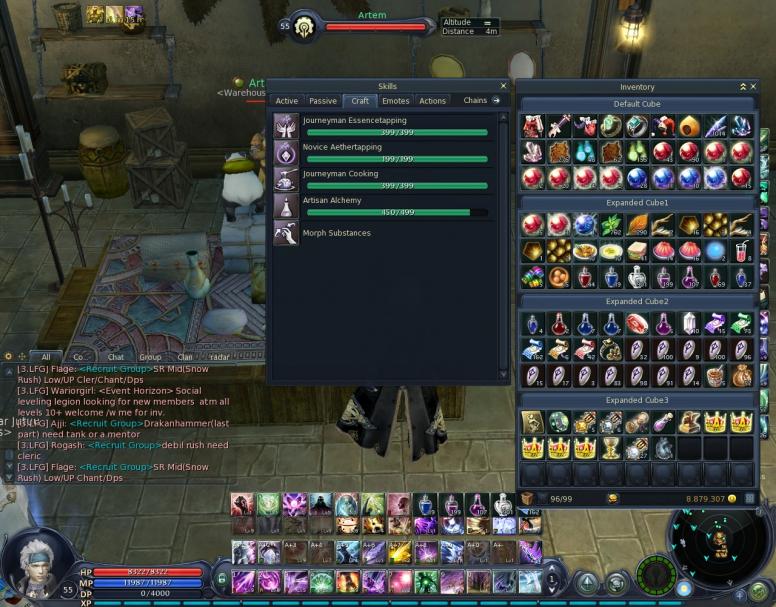
Task: Select the ring item in Default Cube
Action: 636,126
